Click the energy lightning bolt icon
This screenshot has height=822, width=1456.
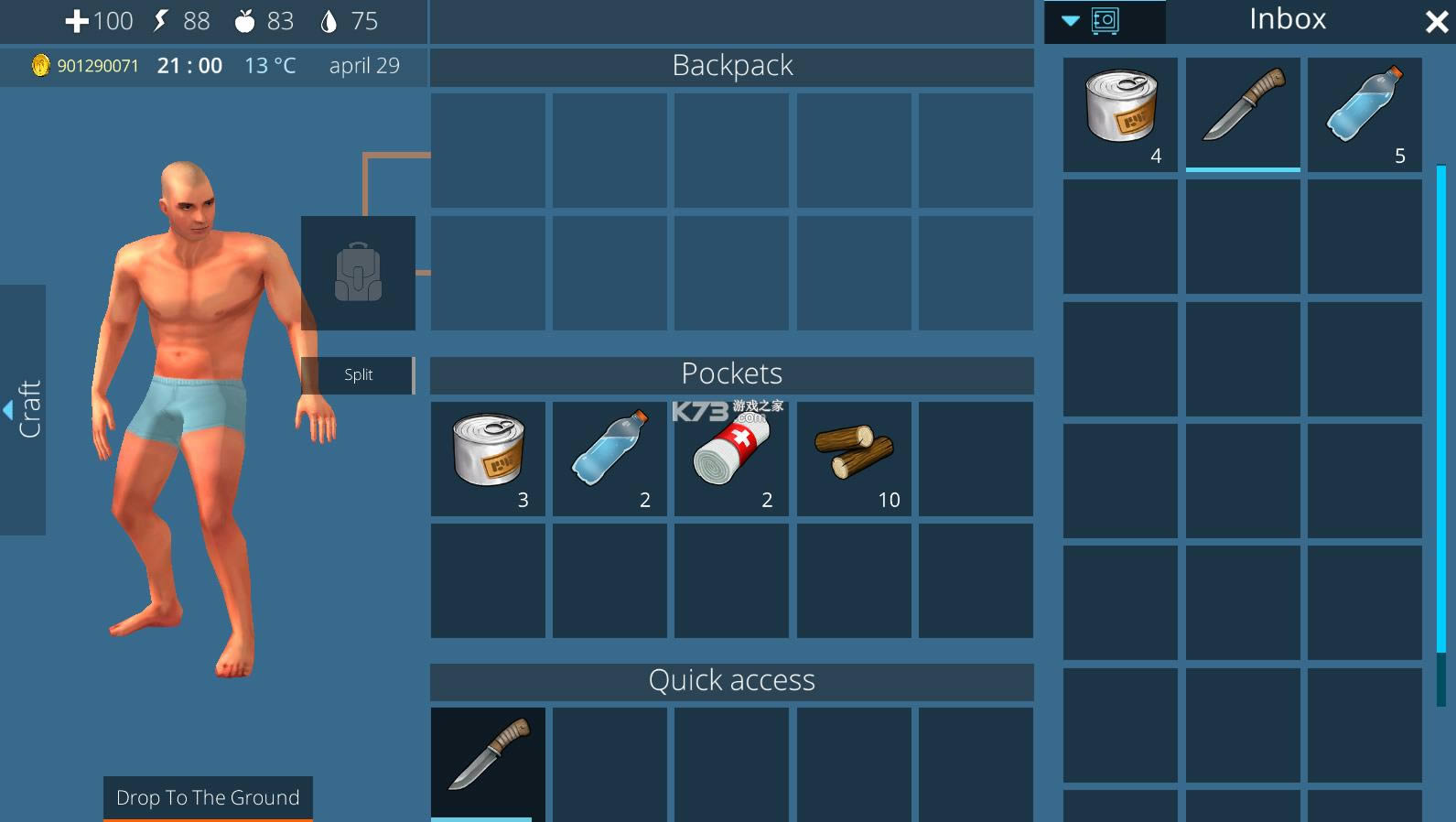(161, 20)
